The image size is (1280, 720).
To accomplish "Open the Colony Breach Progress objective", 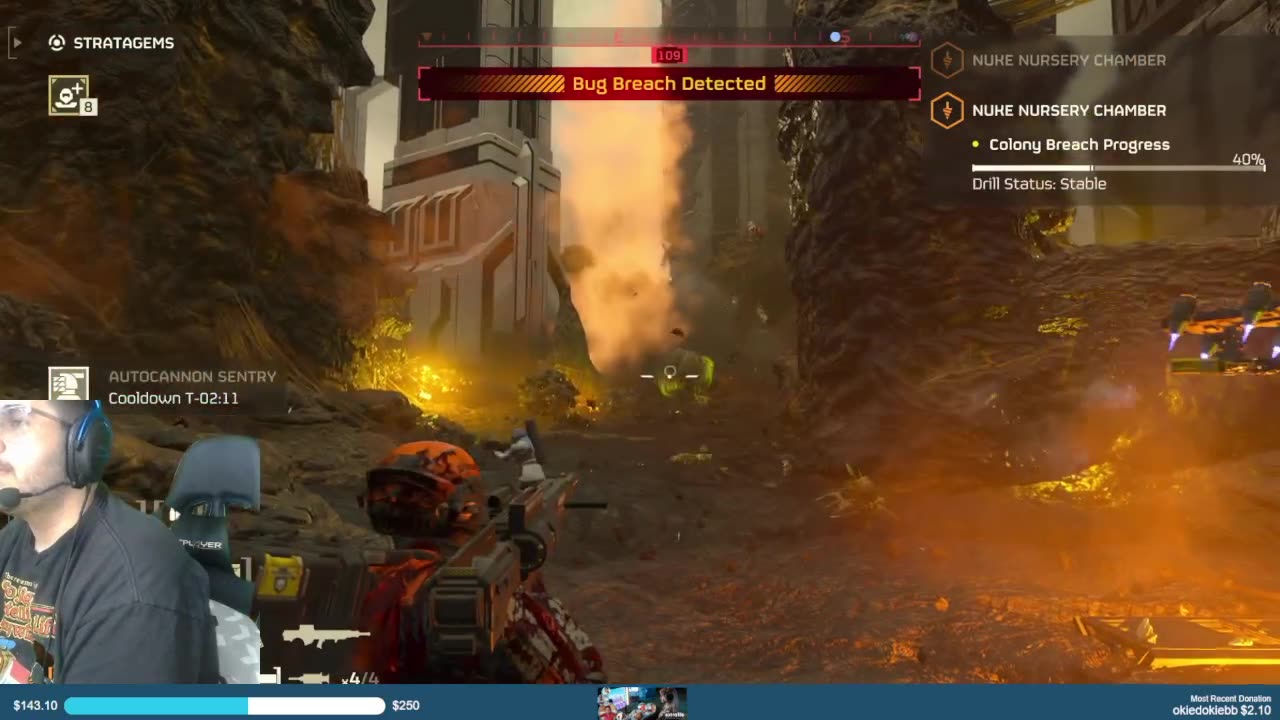I will (x=1078, y=145).
